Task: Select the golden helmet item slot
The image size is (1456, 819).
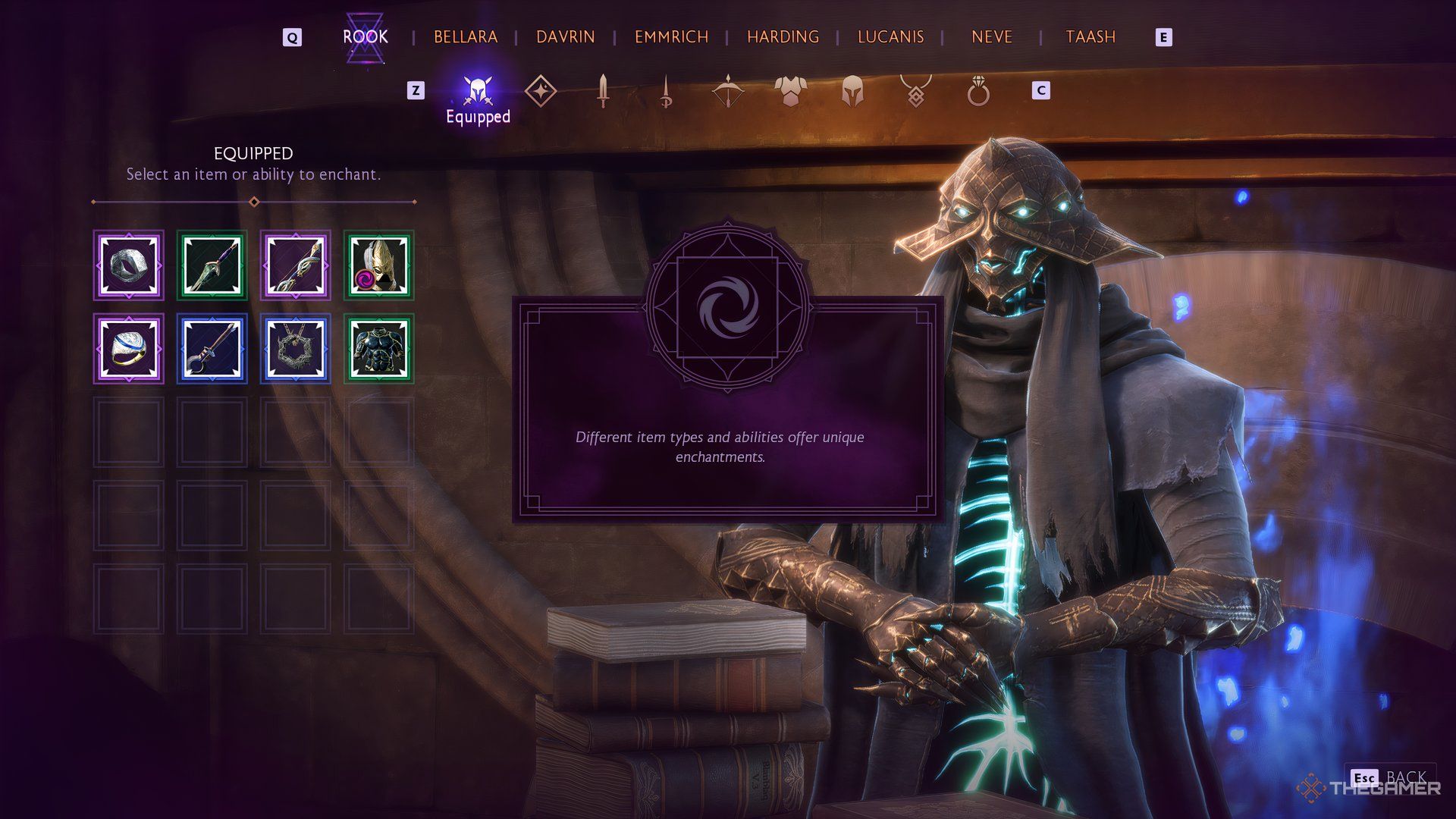Action: click(x=378, y=265)
